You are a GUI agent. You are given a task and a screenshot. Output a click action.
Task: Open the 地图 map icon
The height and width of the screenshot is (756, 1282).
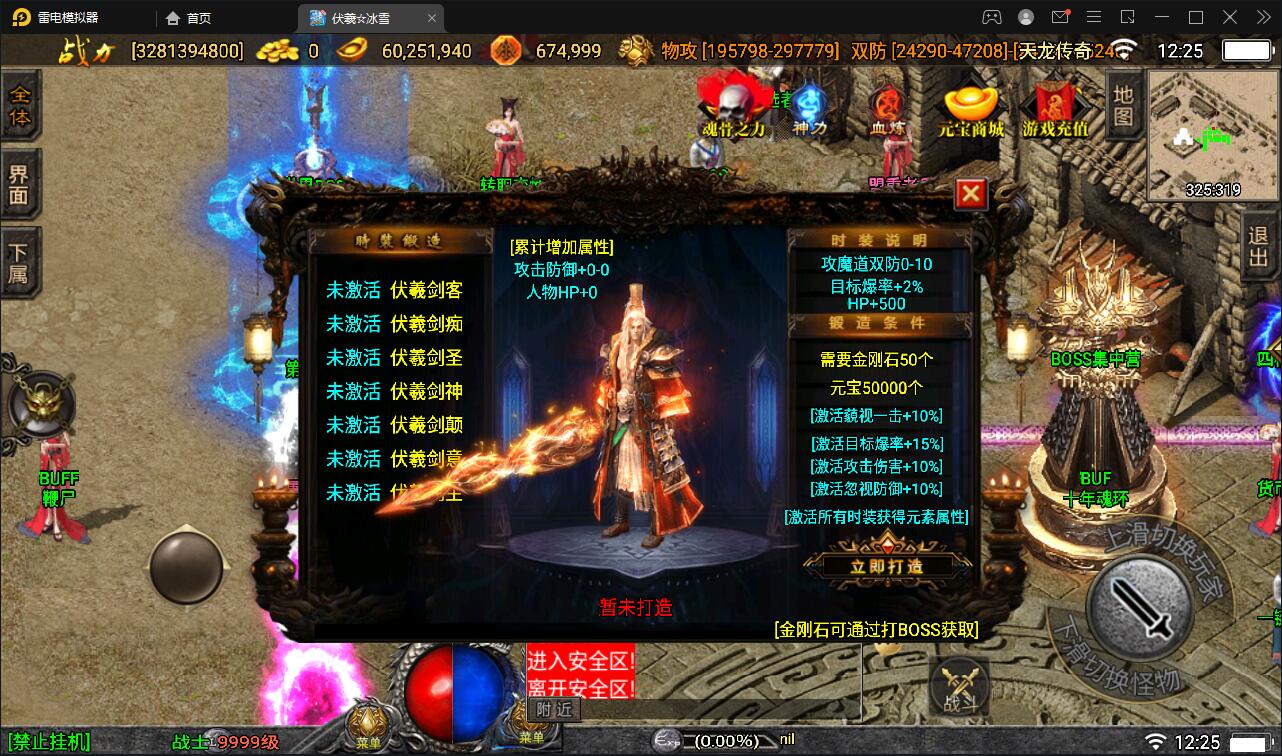point(1122,105)
